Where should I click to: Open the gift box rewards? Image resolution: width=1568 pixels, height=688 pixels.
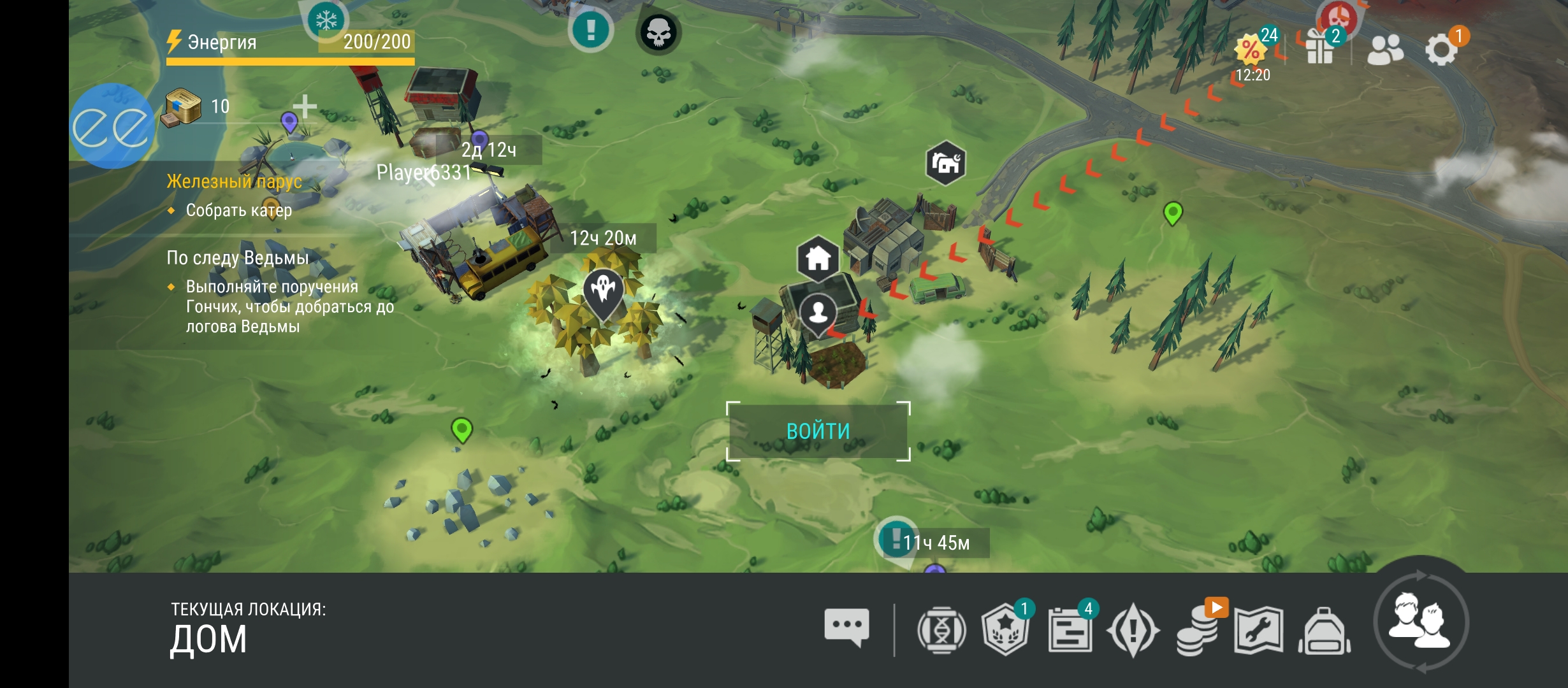[1319, 48]
